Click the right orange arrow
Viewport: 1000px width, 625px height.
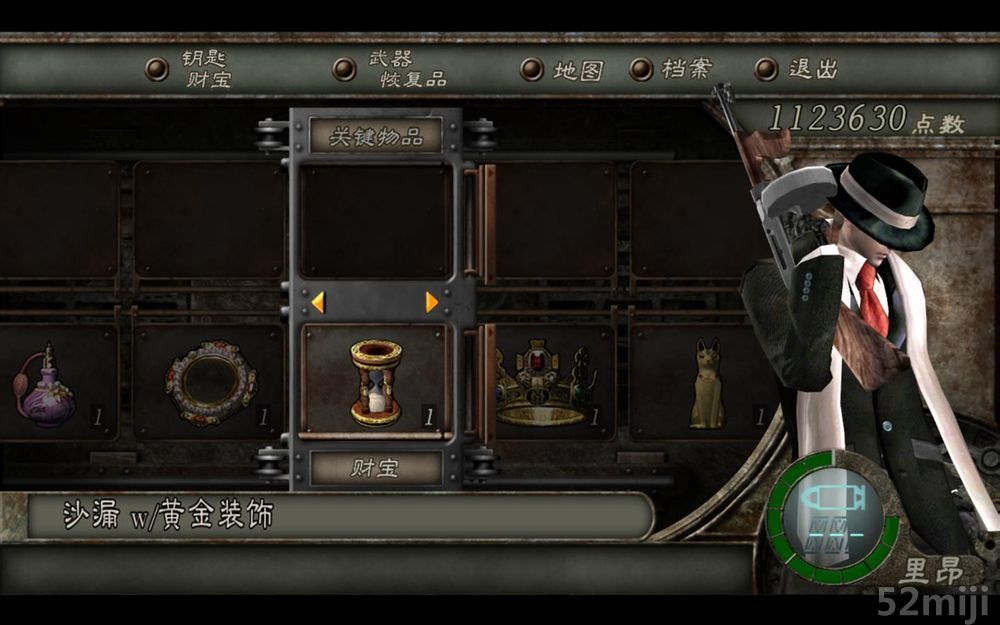click(x=432, y=302)
